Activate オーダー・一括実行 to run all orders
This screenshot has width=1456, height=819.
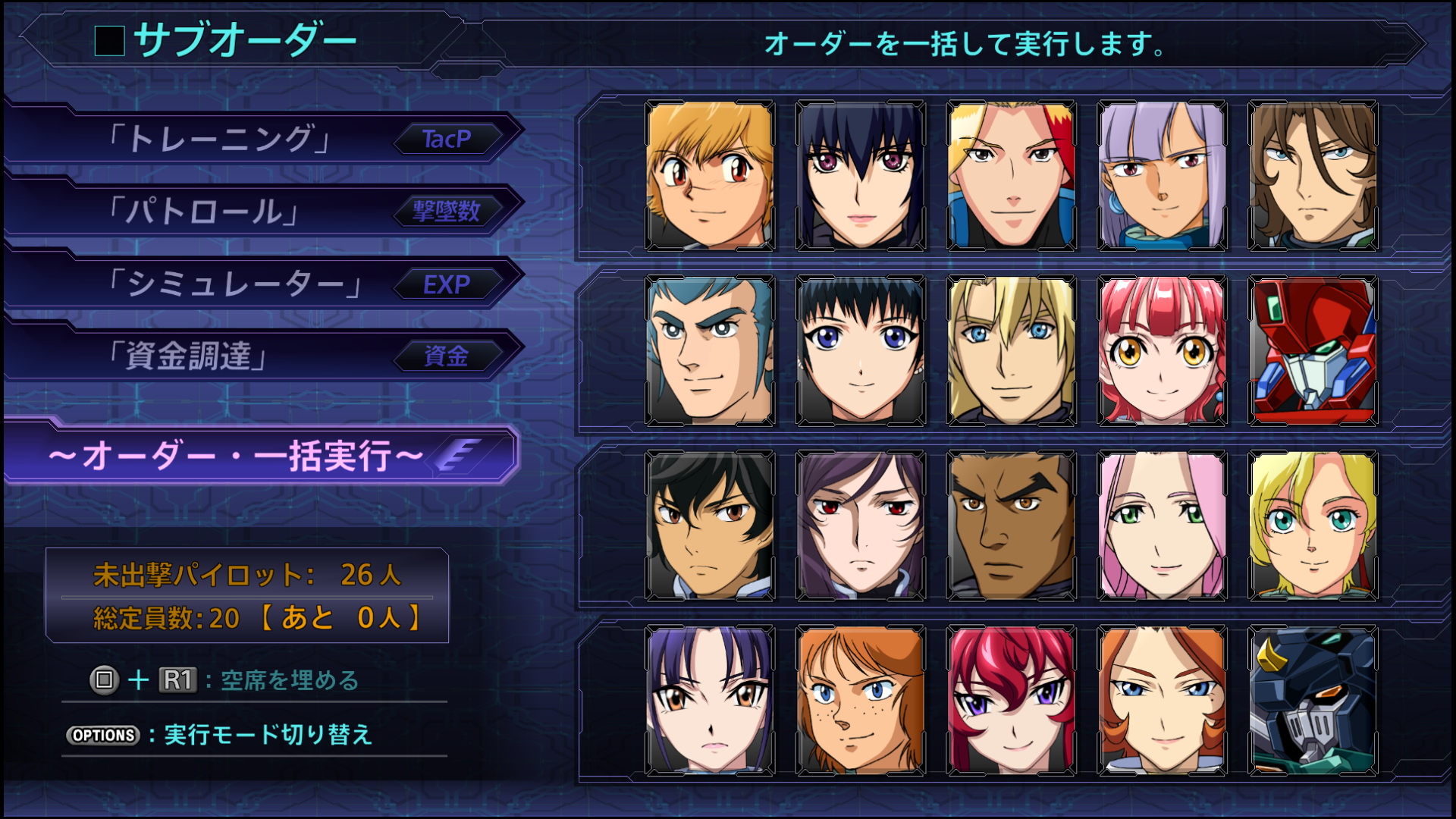pos(262,456)
